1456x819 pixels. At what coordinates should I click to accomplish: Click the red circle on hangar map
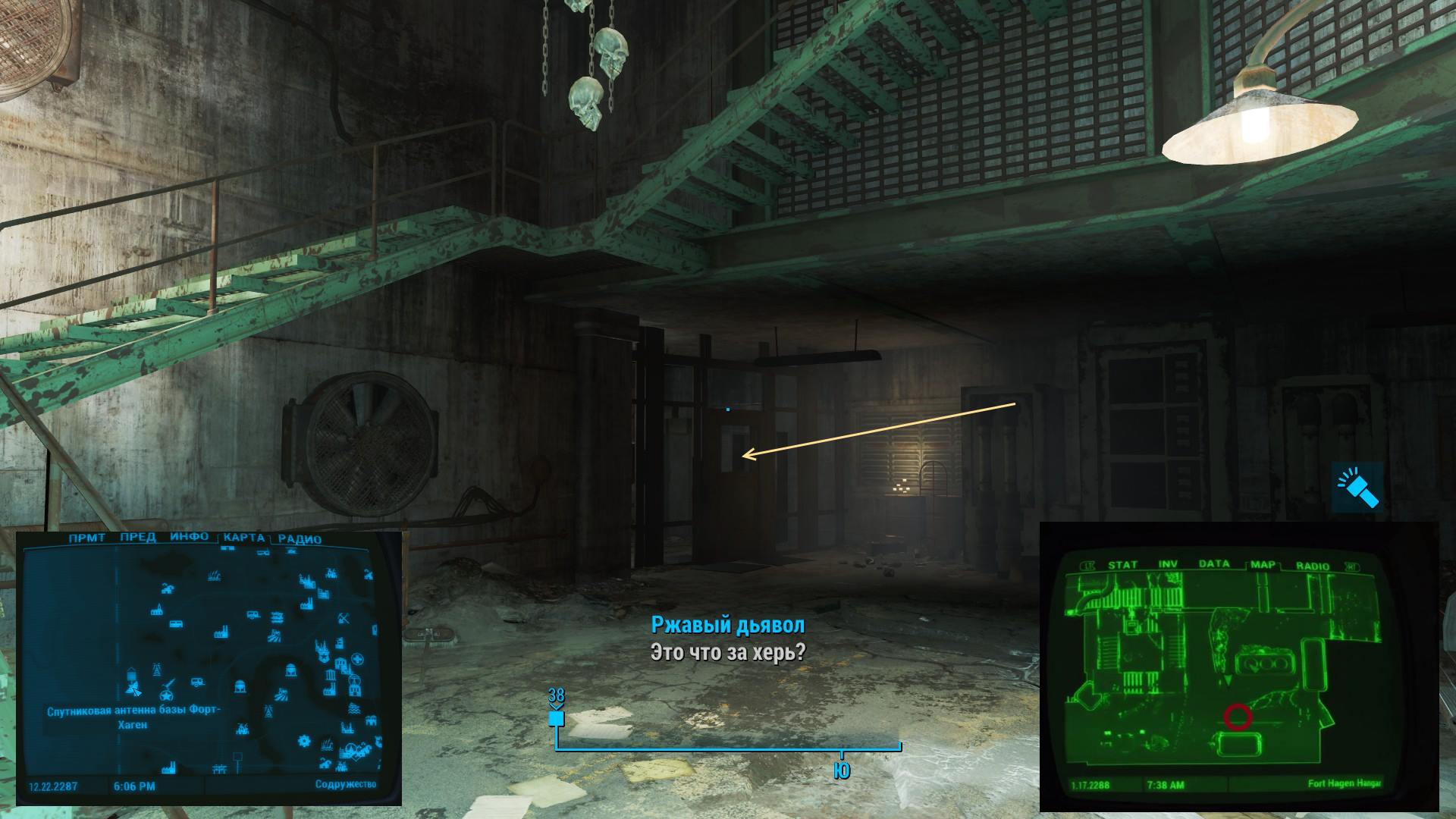point(1237,717)
